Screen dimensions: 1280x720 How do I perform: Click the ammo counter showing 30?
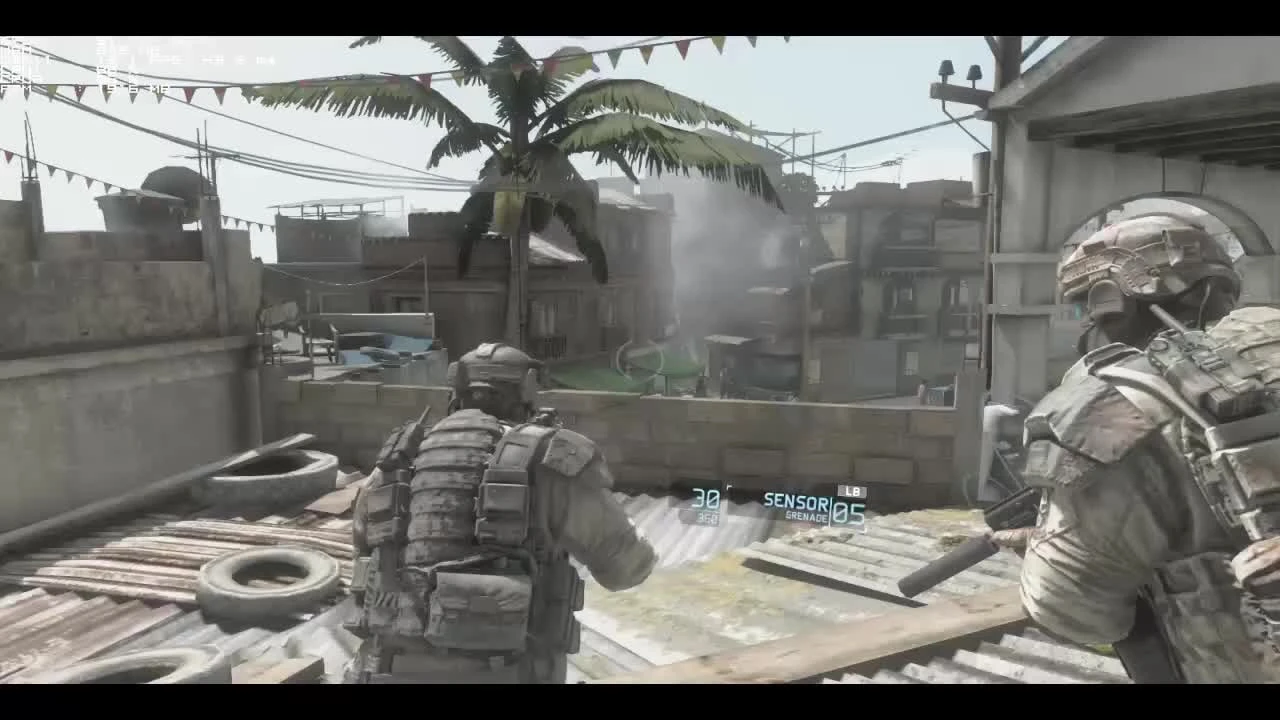coord(706,498)
